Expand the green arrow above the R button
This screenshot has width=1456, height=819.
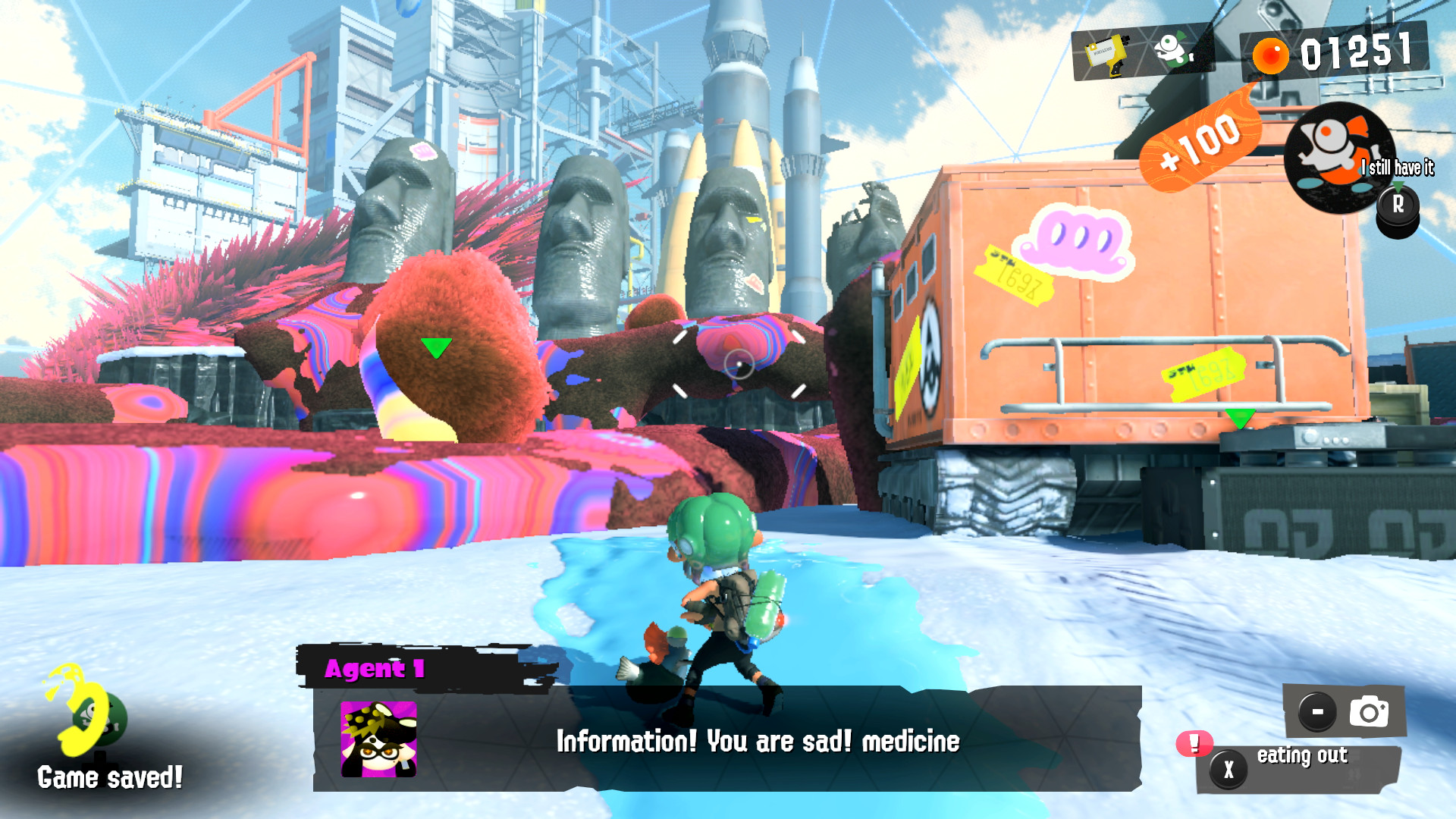tap(1398, 184)
